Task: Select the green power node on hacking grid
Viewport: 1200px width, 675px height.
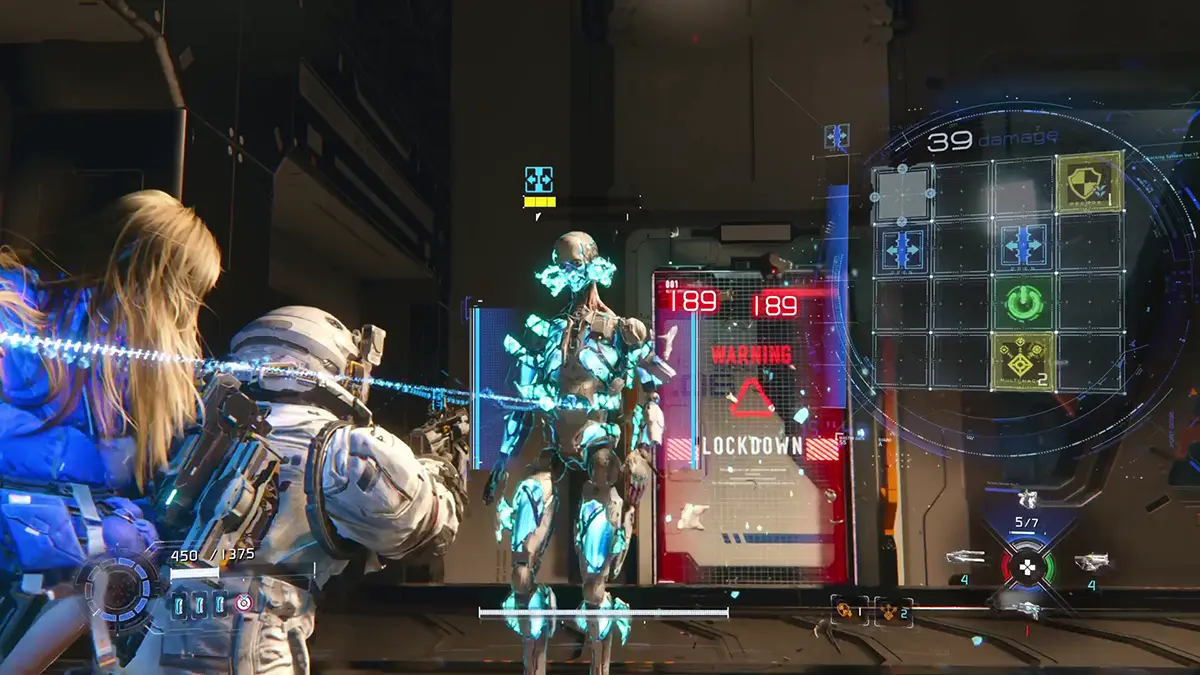Action: 1024,303
